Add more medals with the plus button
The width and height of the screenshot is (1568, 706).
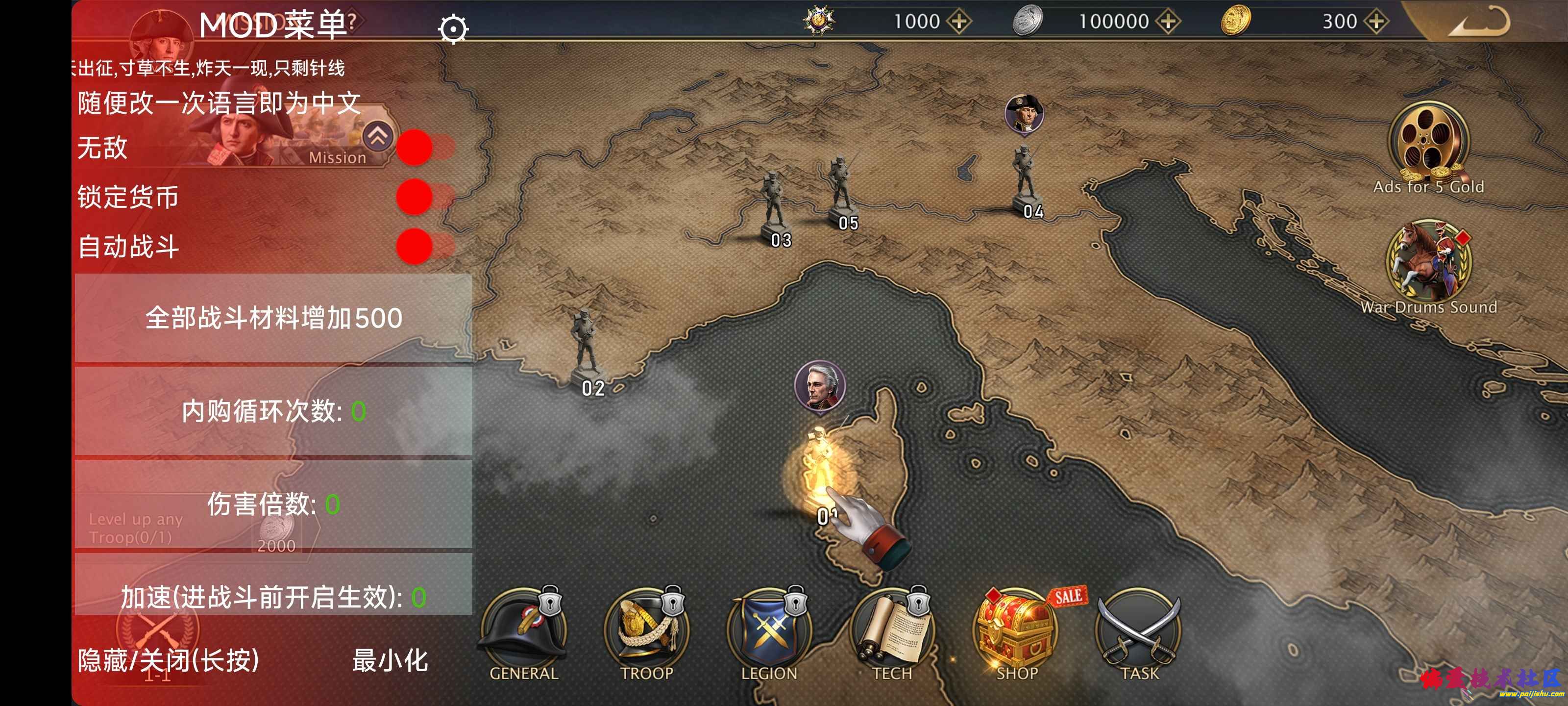959,22
